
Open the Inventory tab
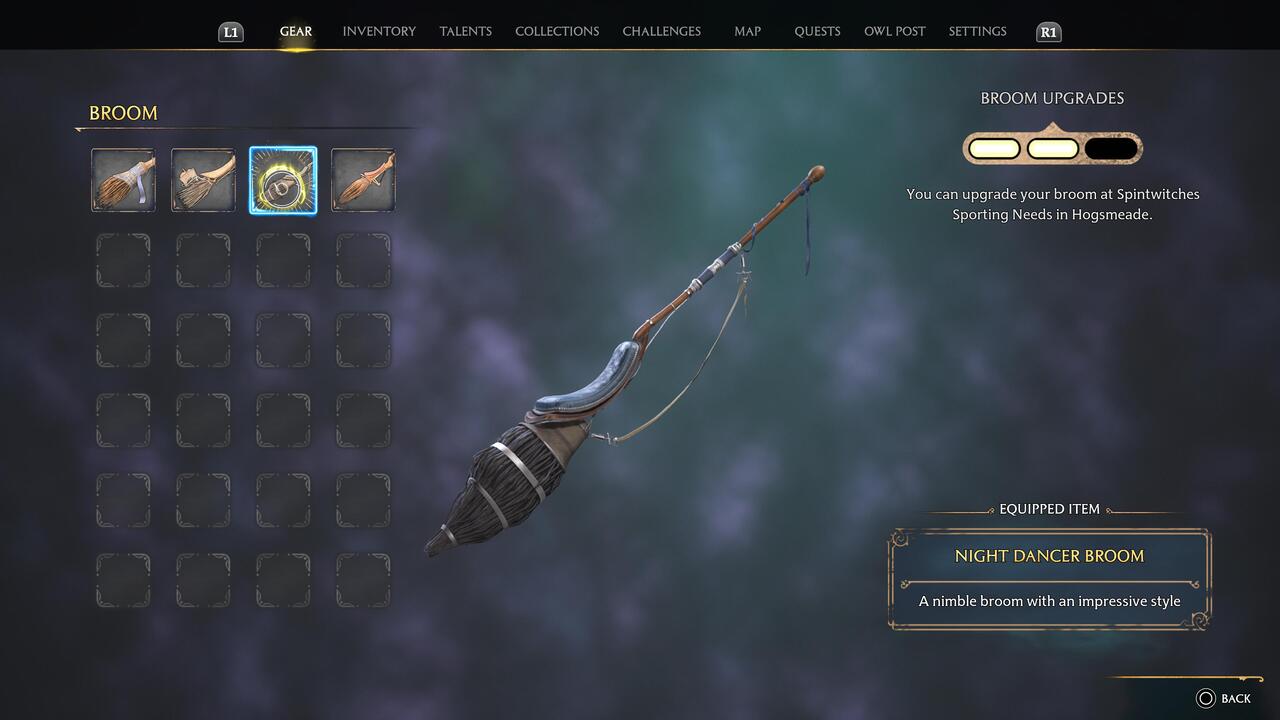pos(379,31)
